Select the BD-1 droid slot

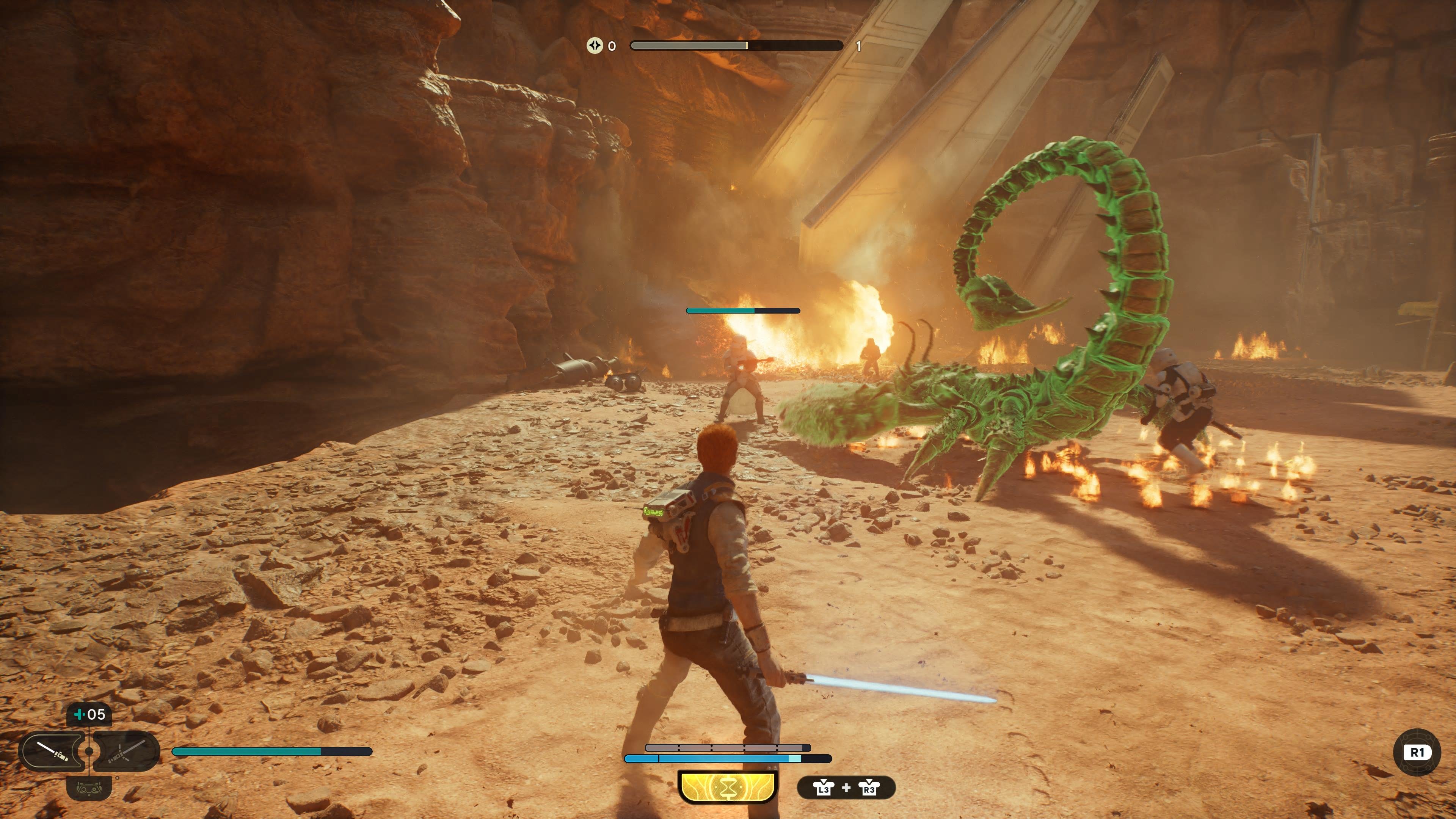[x=89, y=788]
